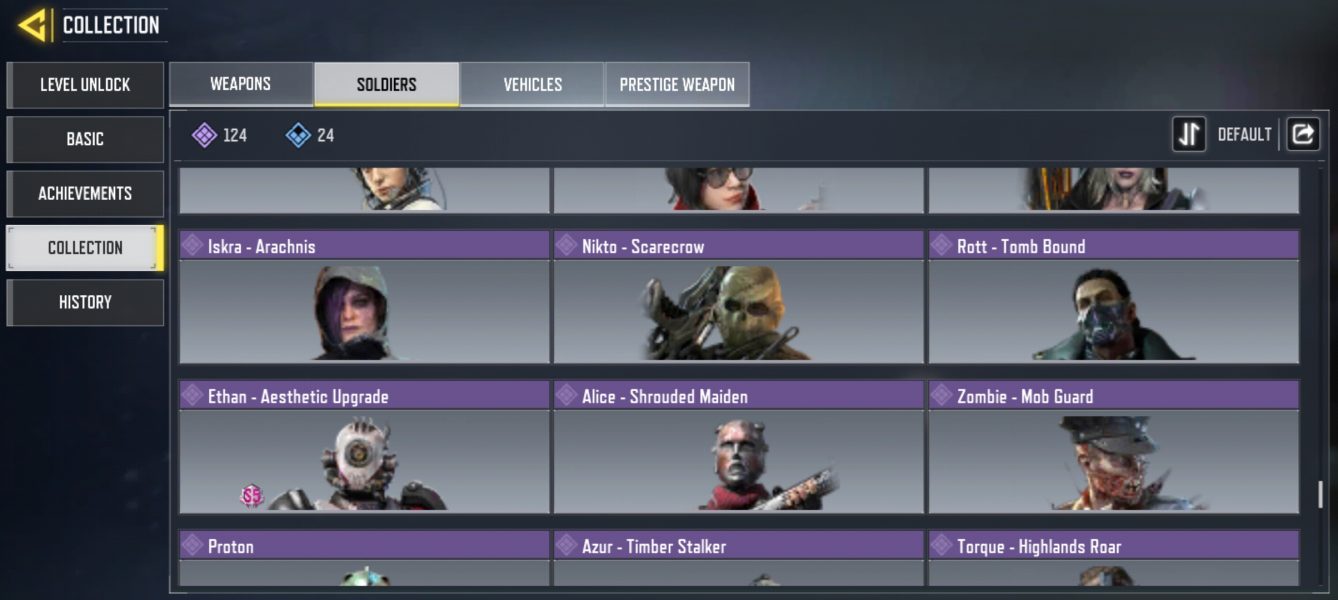Select the Iskra - Arachnis soldier card

point(364,298)
